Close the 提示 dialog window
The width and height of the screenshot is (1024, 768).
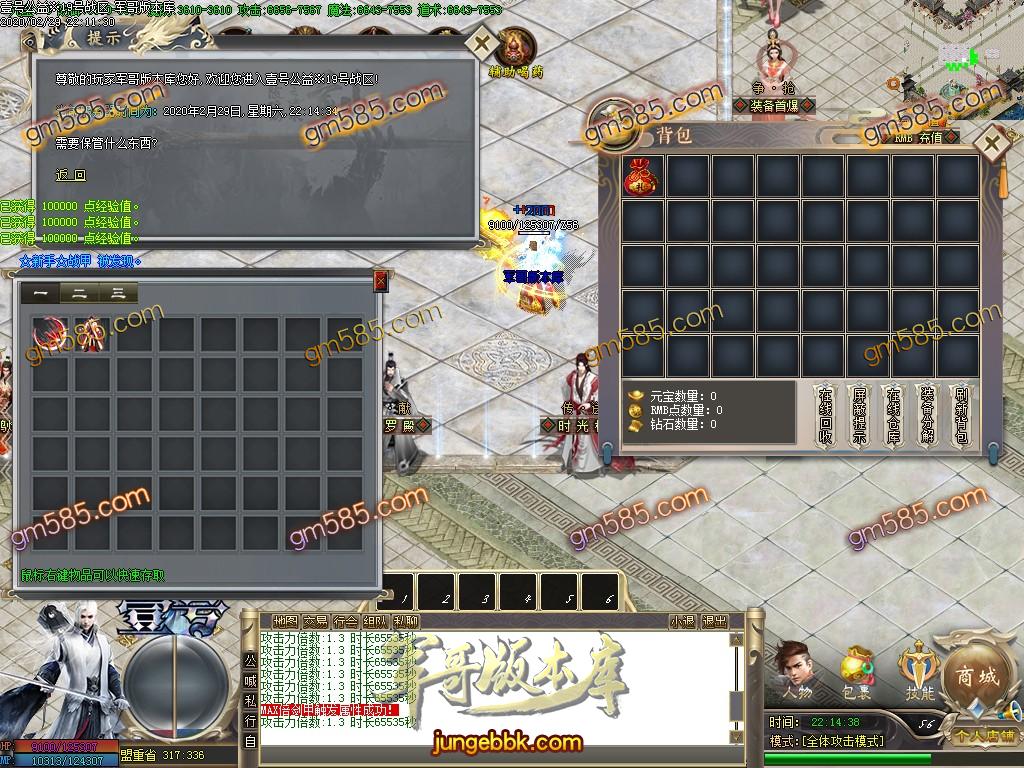481,44
